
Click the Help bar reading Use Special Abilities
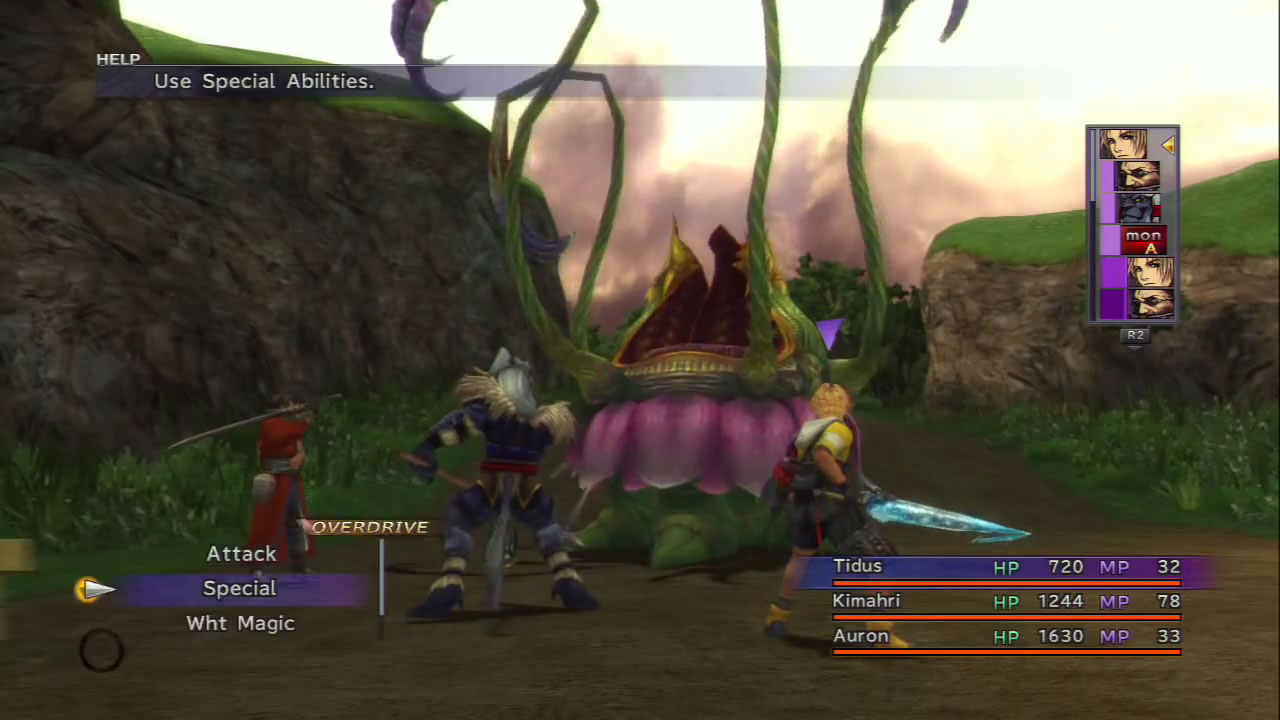[x=264, y=82]
